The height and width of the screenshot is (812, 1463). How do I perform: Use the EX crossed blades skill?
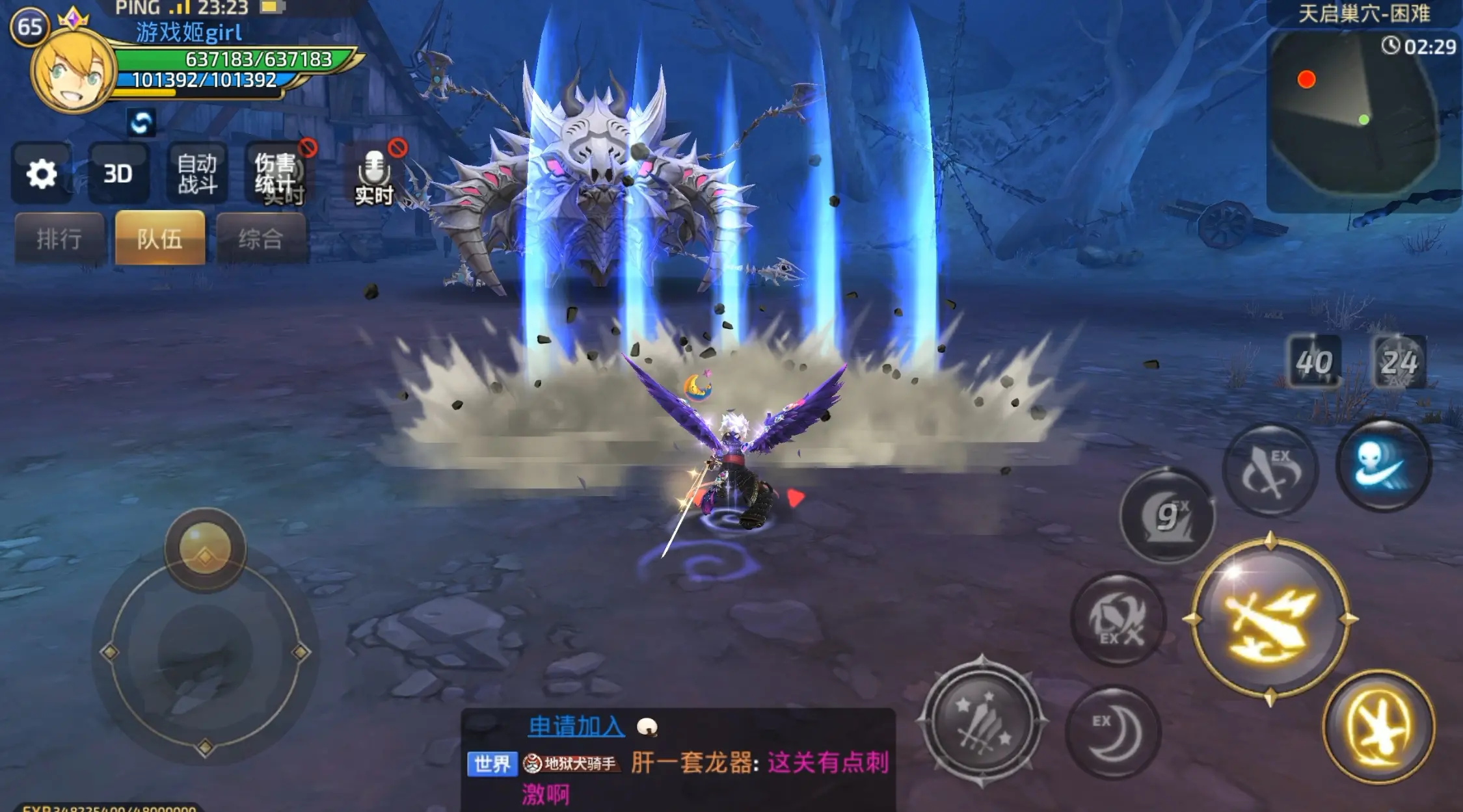click(1118, 619)
